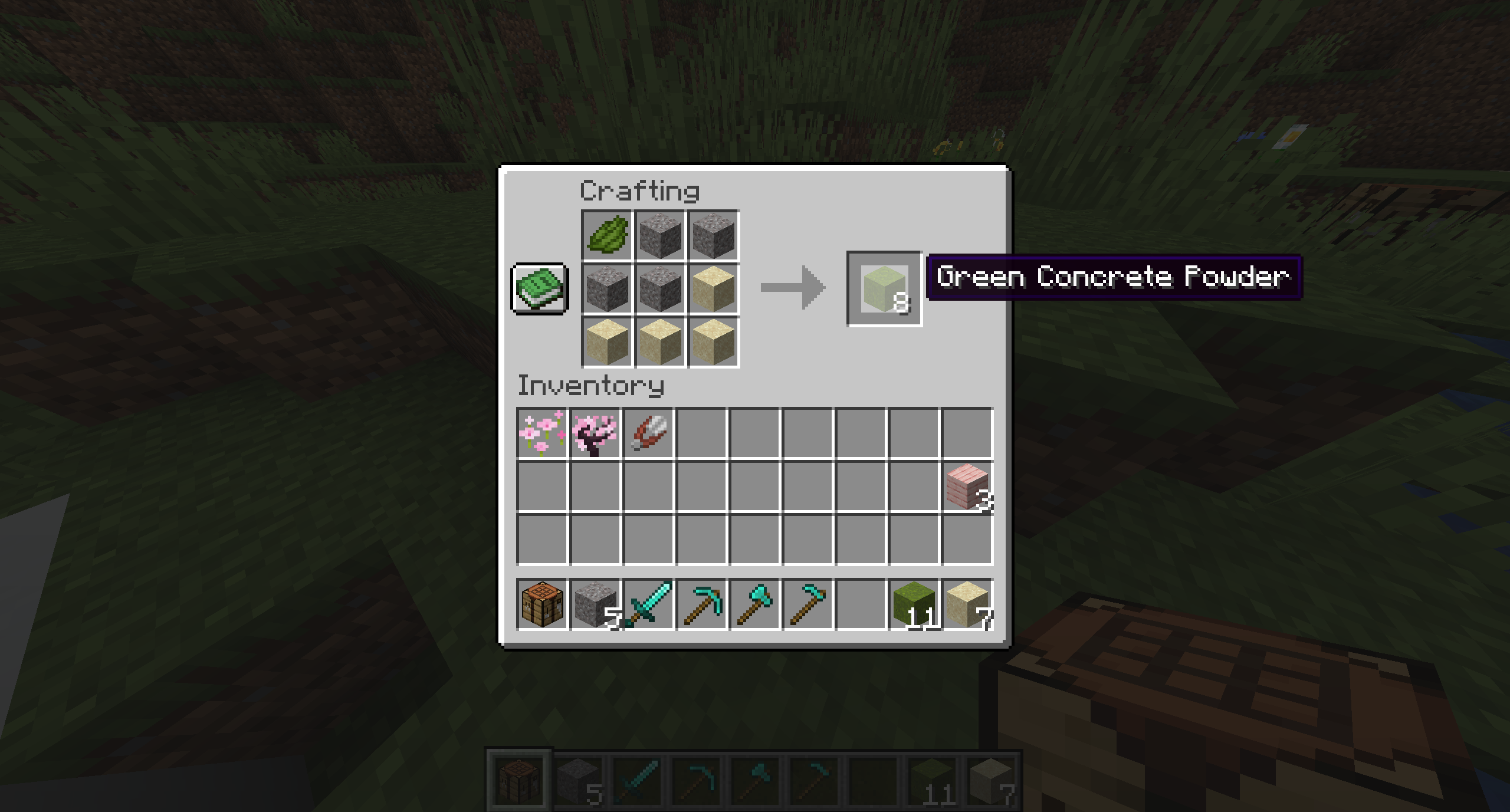Open the recipe book with green book icon
Image resolution: width=1510 pixels, height=812 pixels.
[x=539, y=288]
